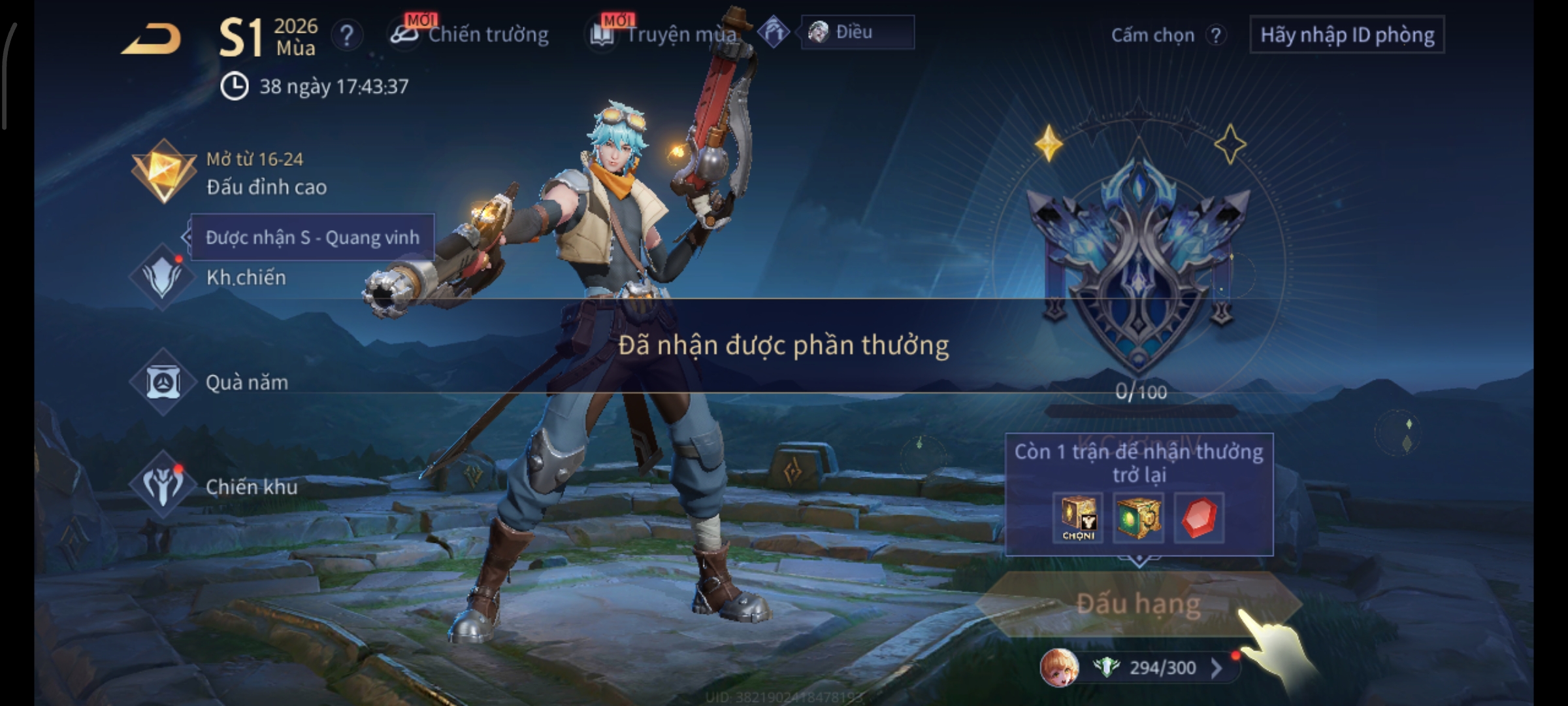
Task: Open the Được nhận S - Quang vinh tooltip
Action: pos(312,237)
